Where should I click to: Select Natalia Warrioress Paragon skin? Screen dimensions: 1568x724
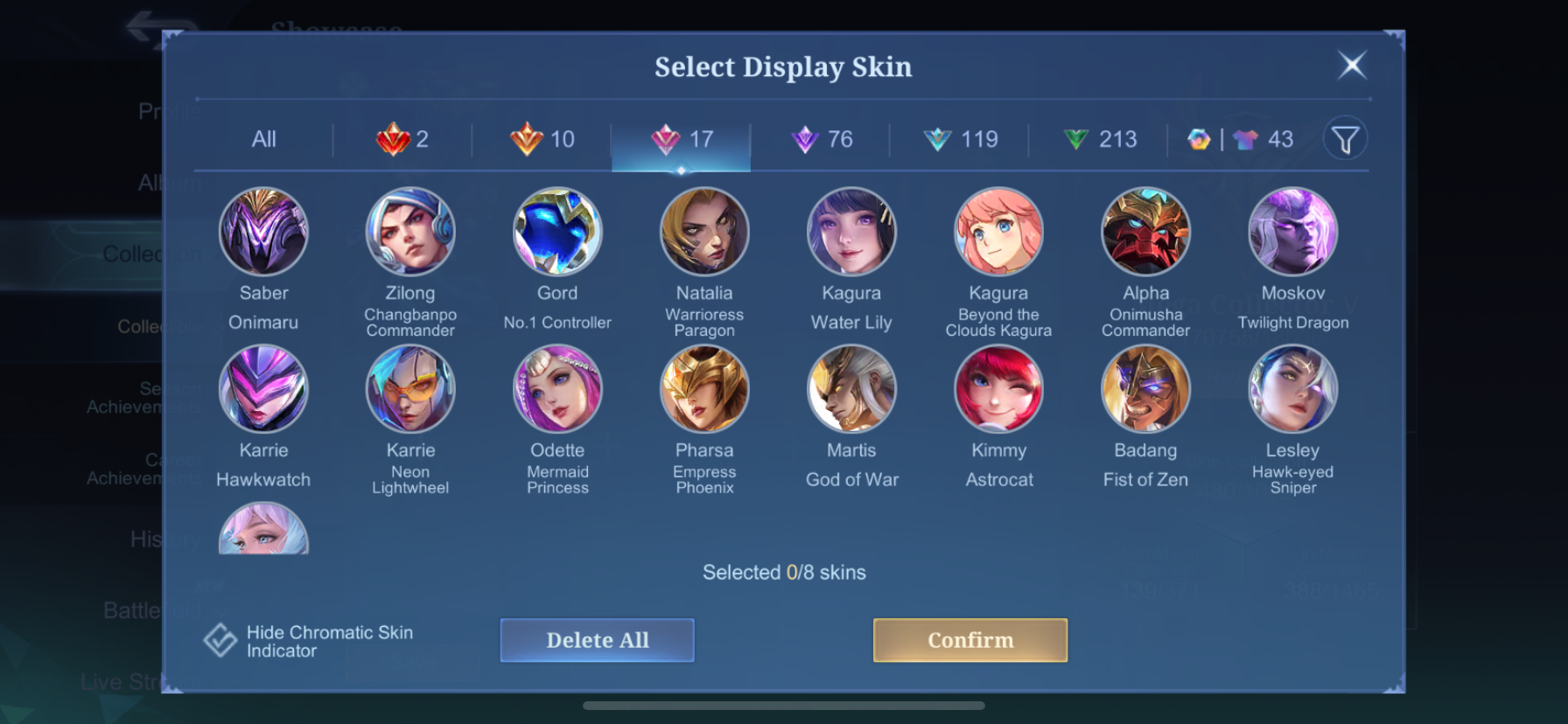click(x=704, y=233)
